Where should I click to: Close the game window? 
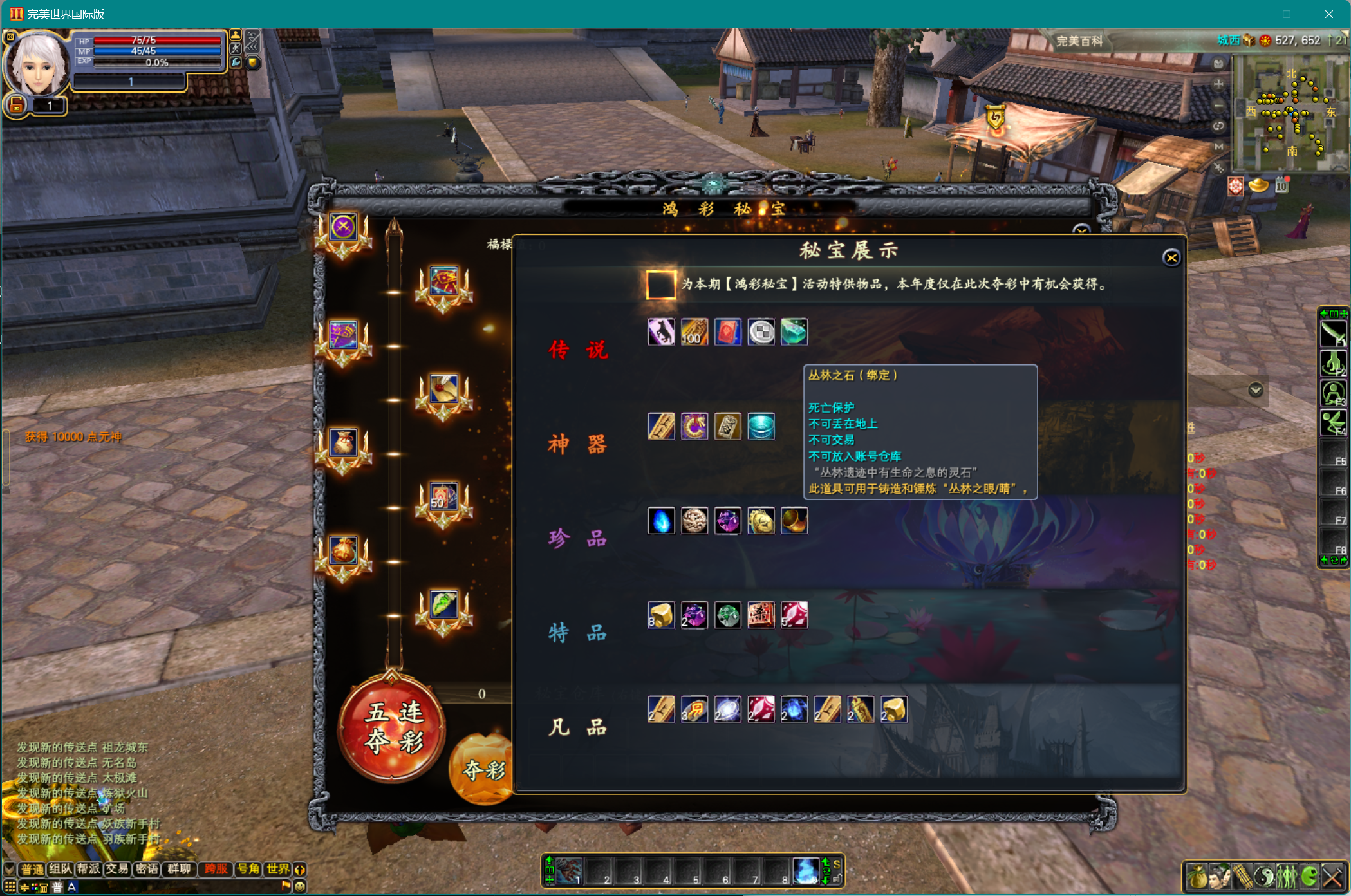(x=1329, y=14)
